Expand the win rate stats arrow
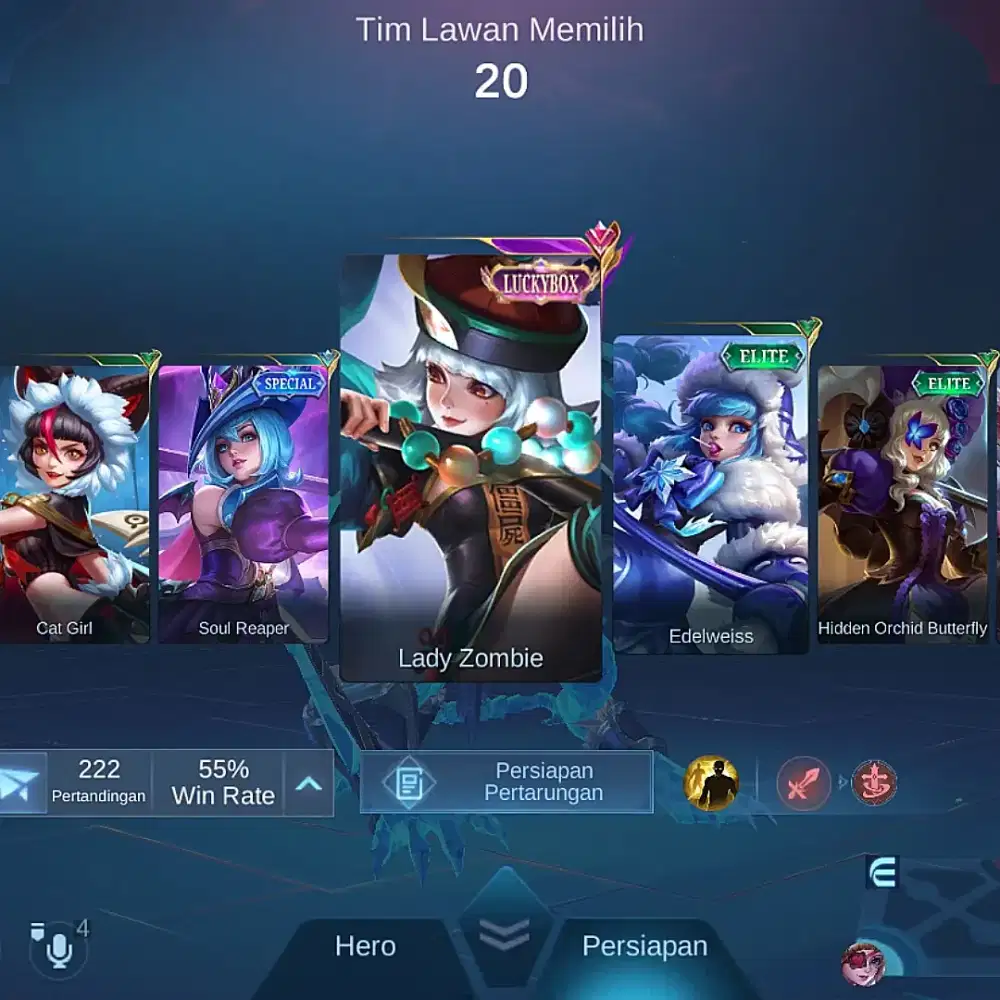 pyautogui.click(x=308, y=783)
